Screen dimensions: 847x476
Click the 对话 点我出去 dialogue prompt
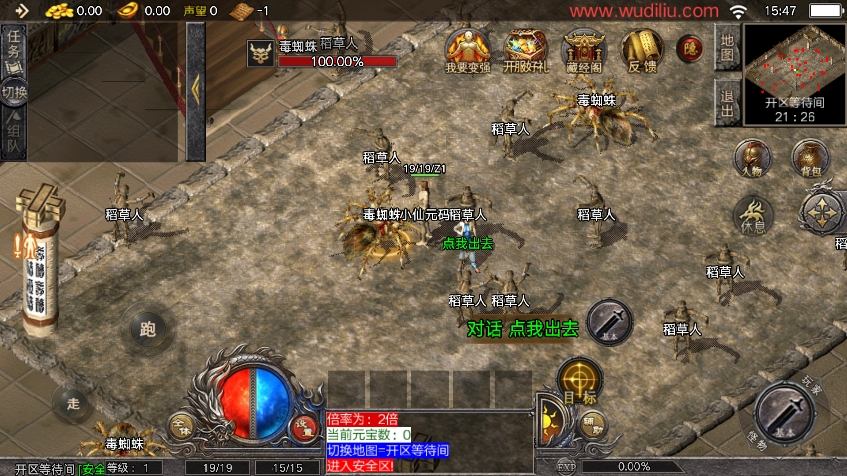coord(522,328)
